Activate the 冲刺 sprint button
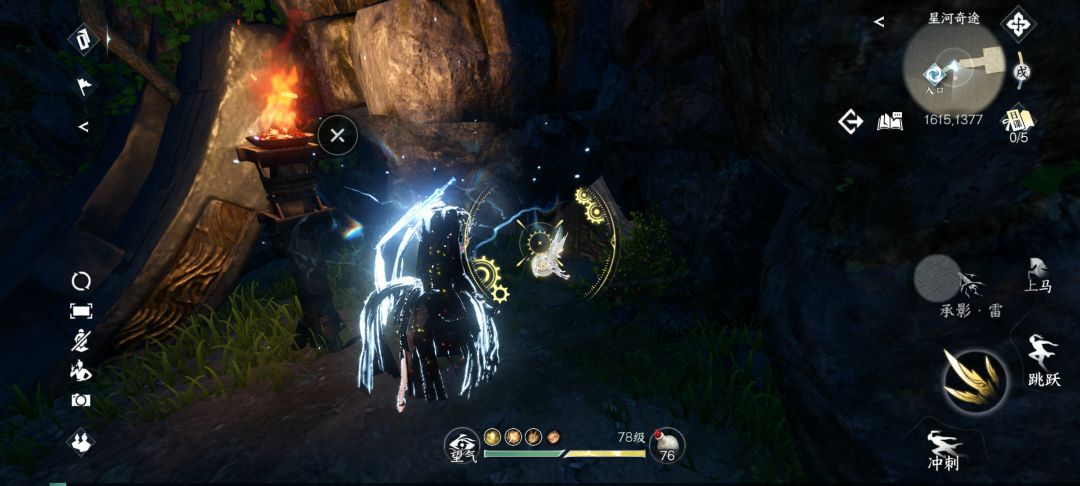The width and height of the screenshot is (1080, 486). 943,450
